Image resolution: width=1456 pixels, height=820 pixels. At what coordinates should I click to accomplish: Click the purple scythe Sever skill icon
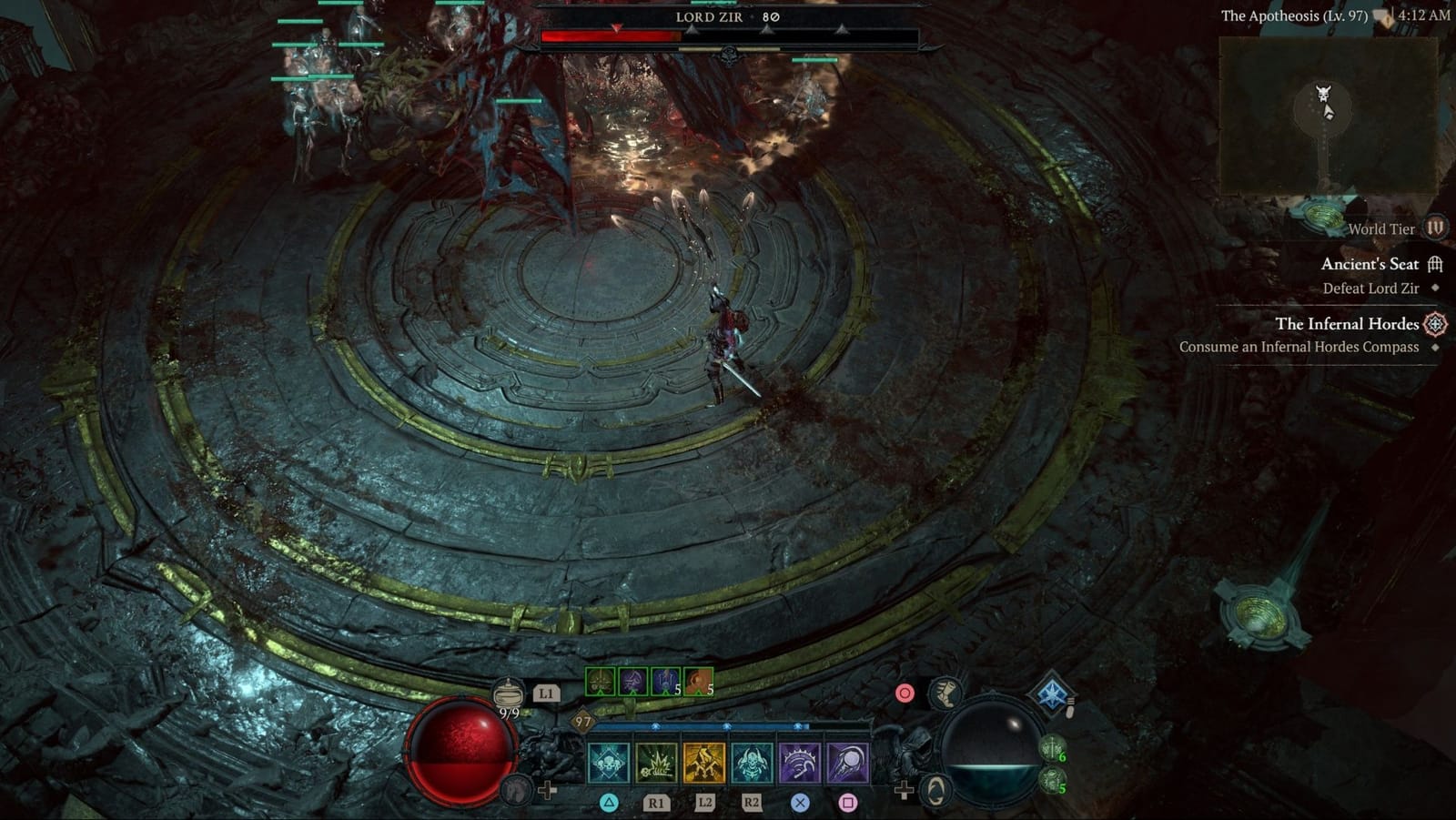pos(801,764)
